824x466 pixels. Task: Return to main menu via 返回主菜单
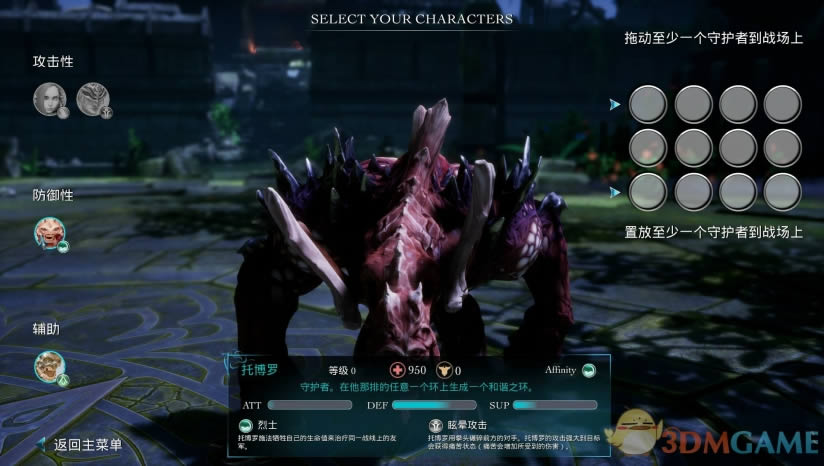pos(88,445)
